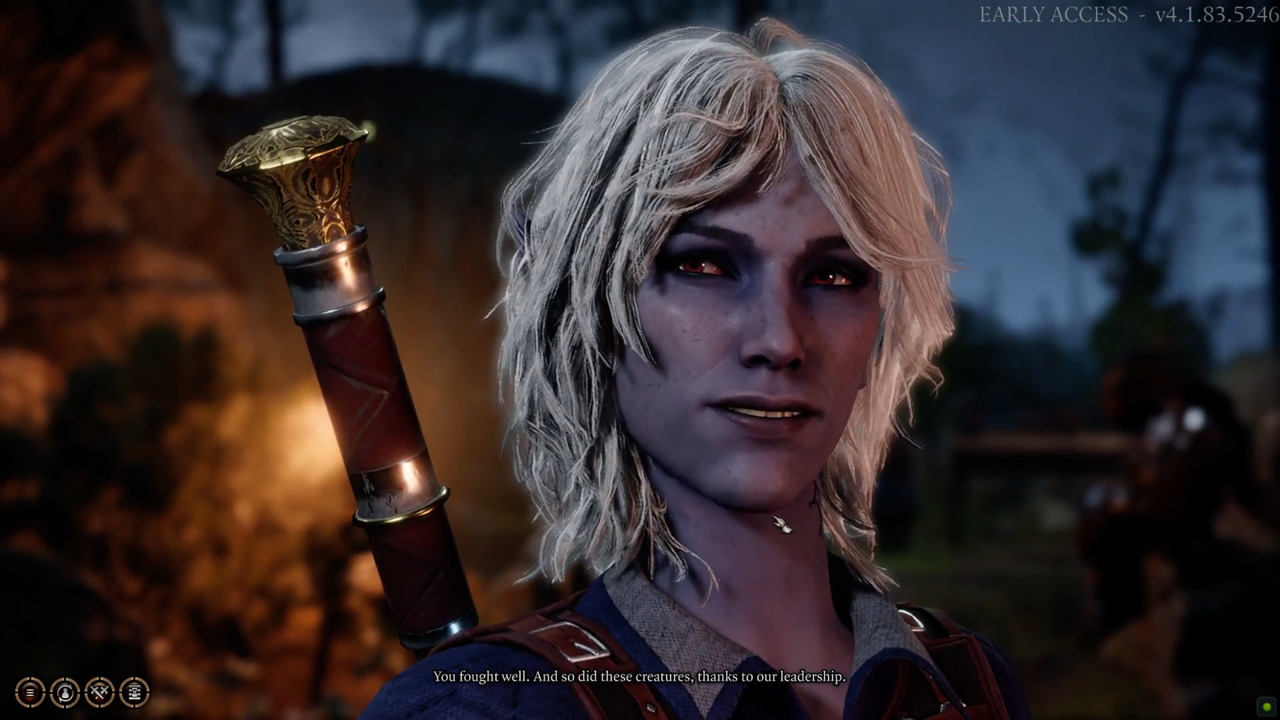
Task: Click the bag icon with circular arrows
Action: click(64, 692)
